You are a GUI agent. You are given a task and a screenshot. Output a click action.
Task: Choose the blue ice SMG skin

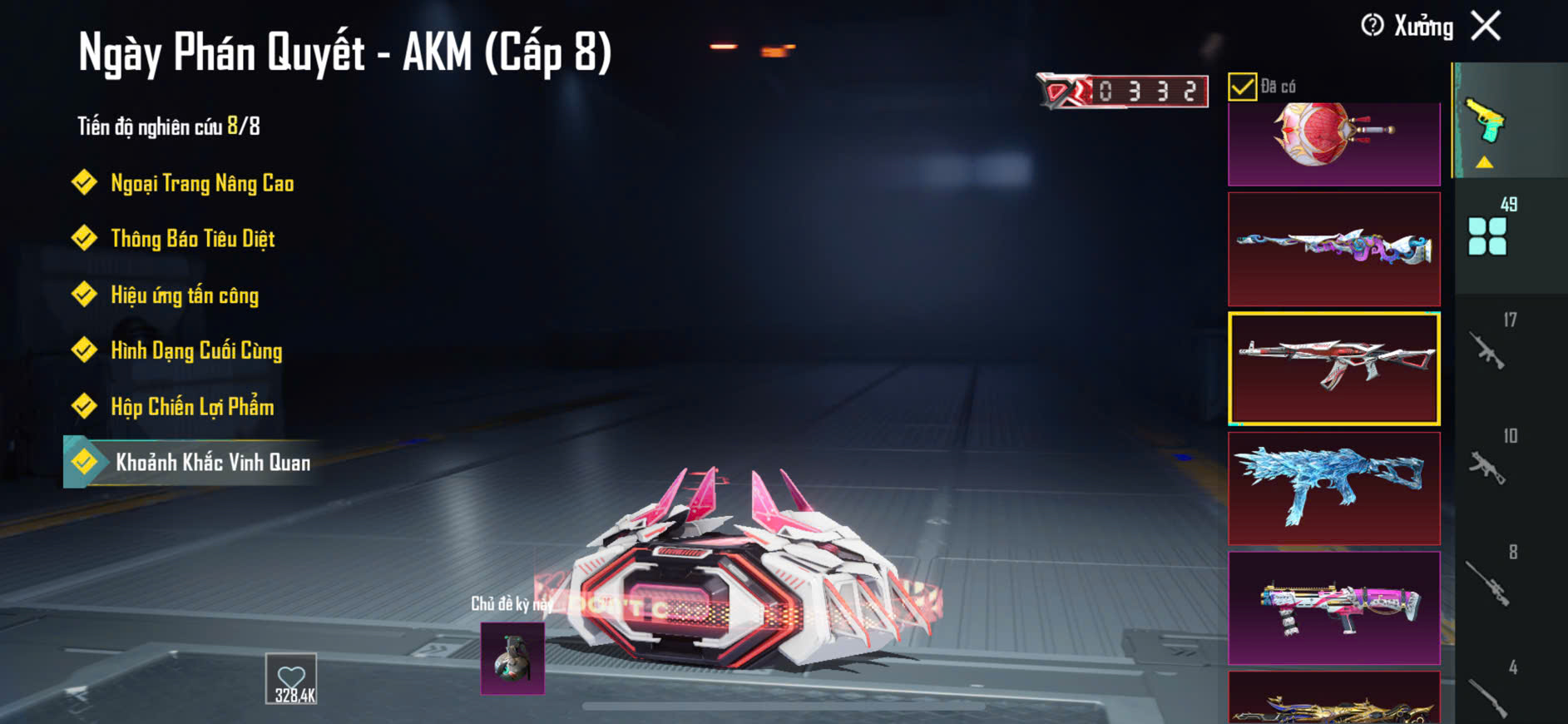(1333, 488)
